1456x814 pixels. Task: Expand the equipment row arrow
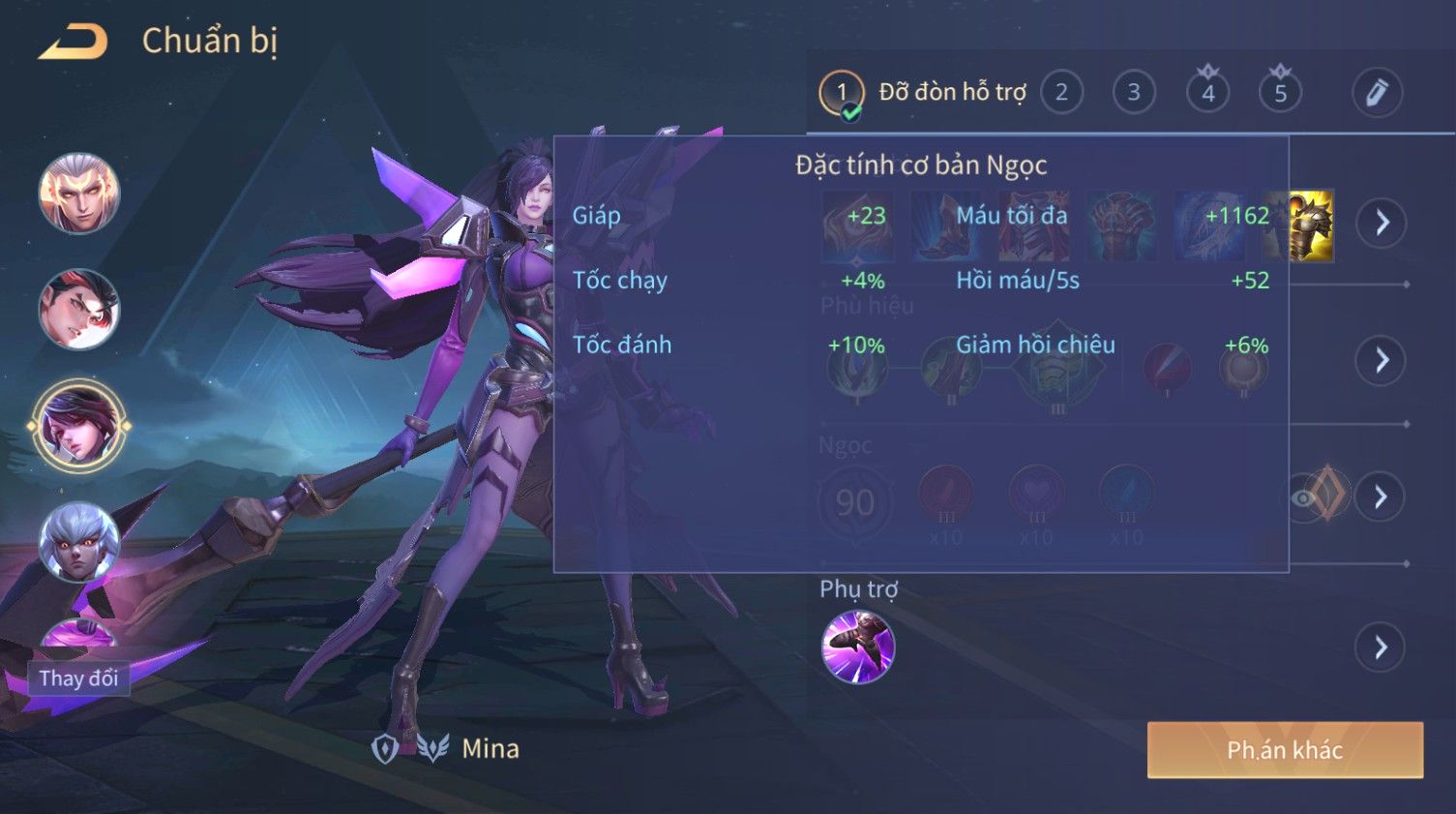click(1380, 224)
